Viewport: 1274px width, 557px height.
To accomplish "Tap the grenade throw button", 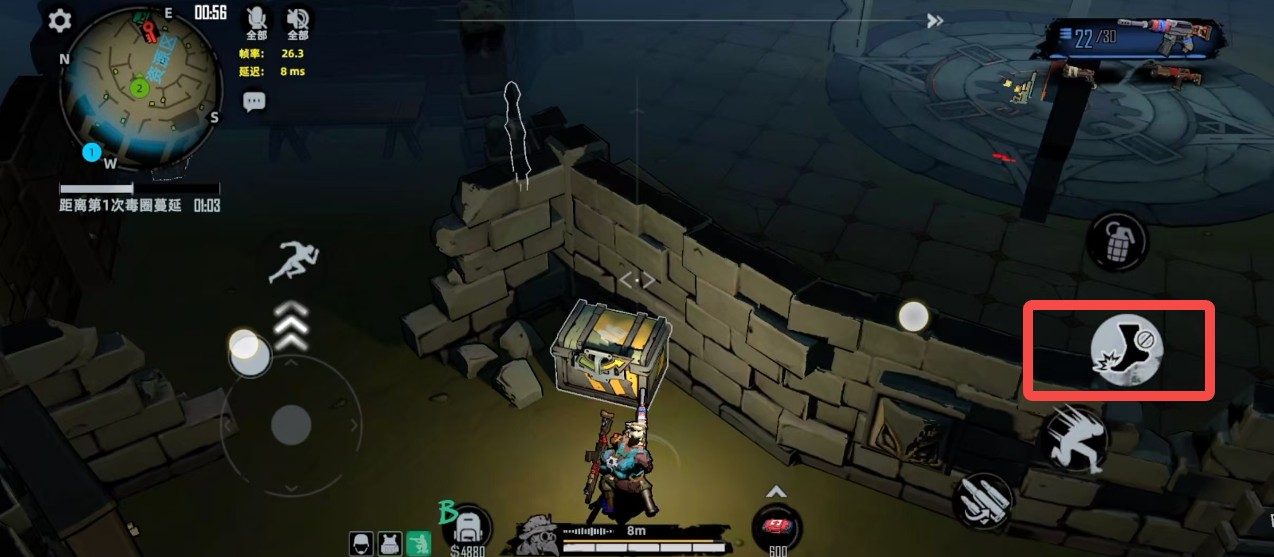I will [1116, 240].
